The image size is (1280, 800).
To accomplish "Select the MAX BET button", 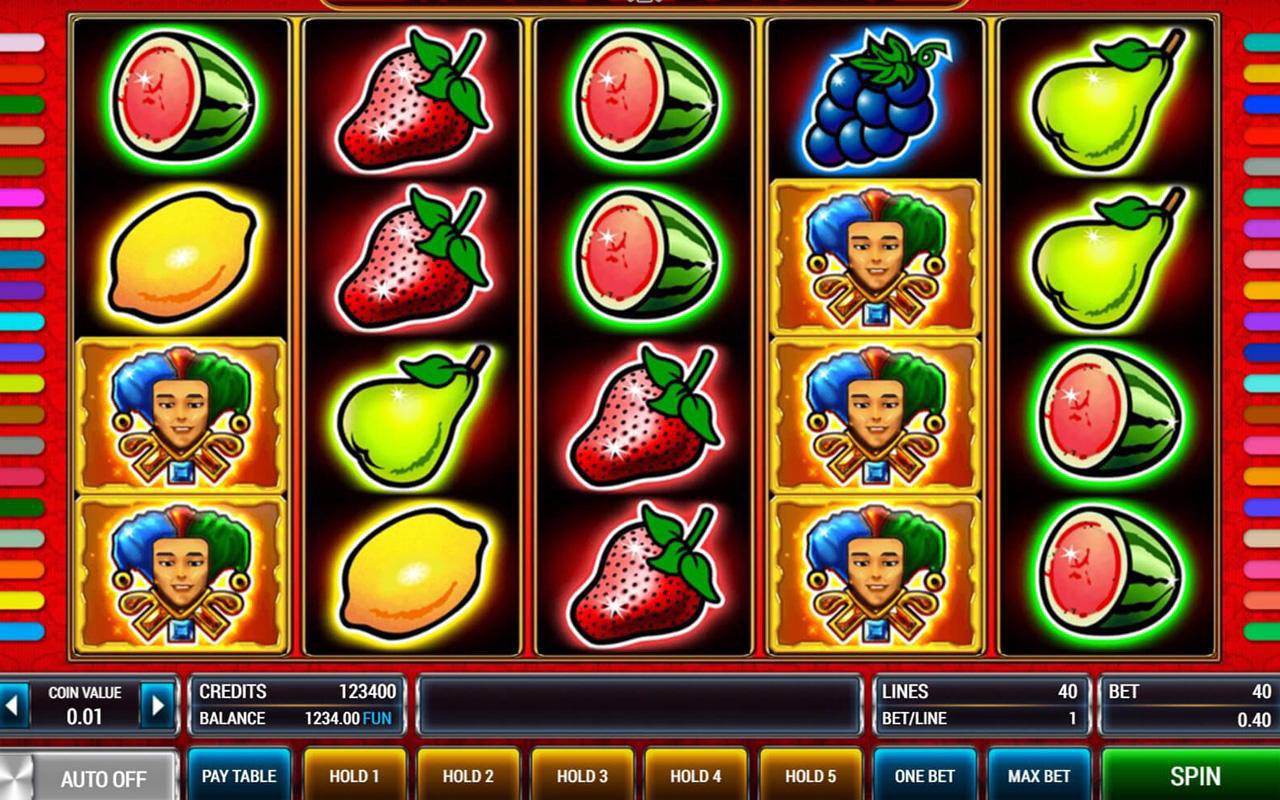I will [x=1039, y=776].
